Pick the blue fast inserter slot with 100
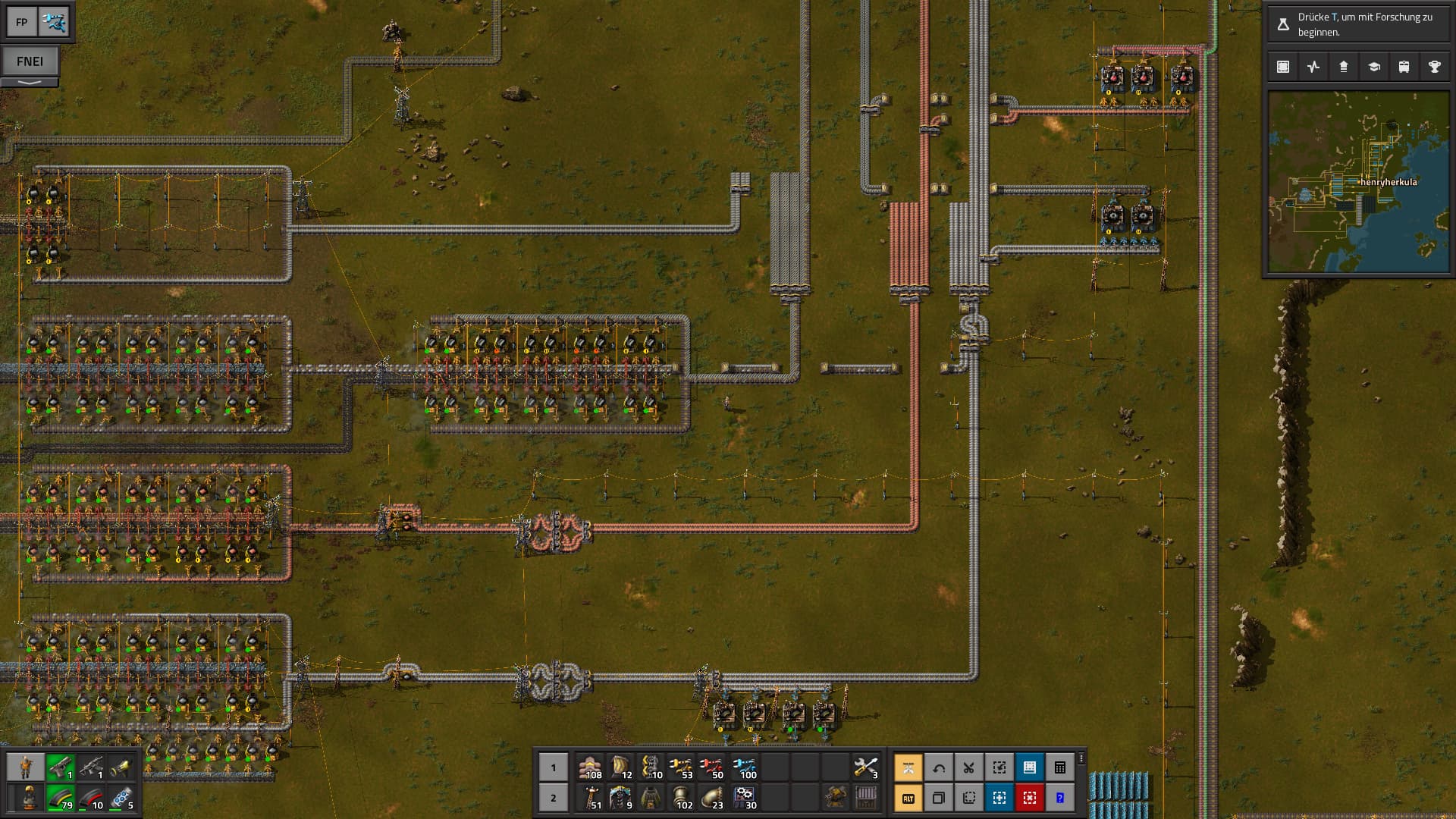1456x819 pixels. 744,767
